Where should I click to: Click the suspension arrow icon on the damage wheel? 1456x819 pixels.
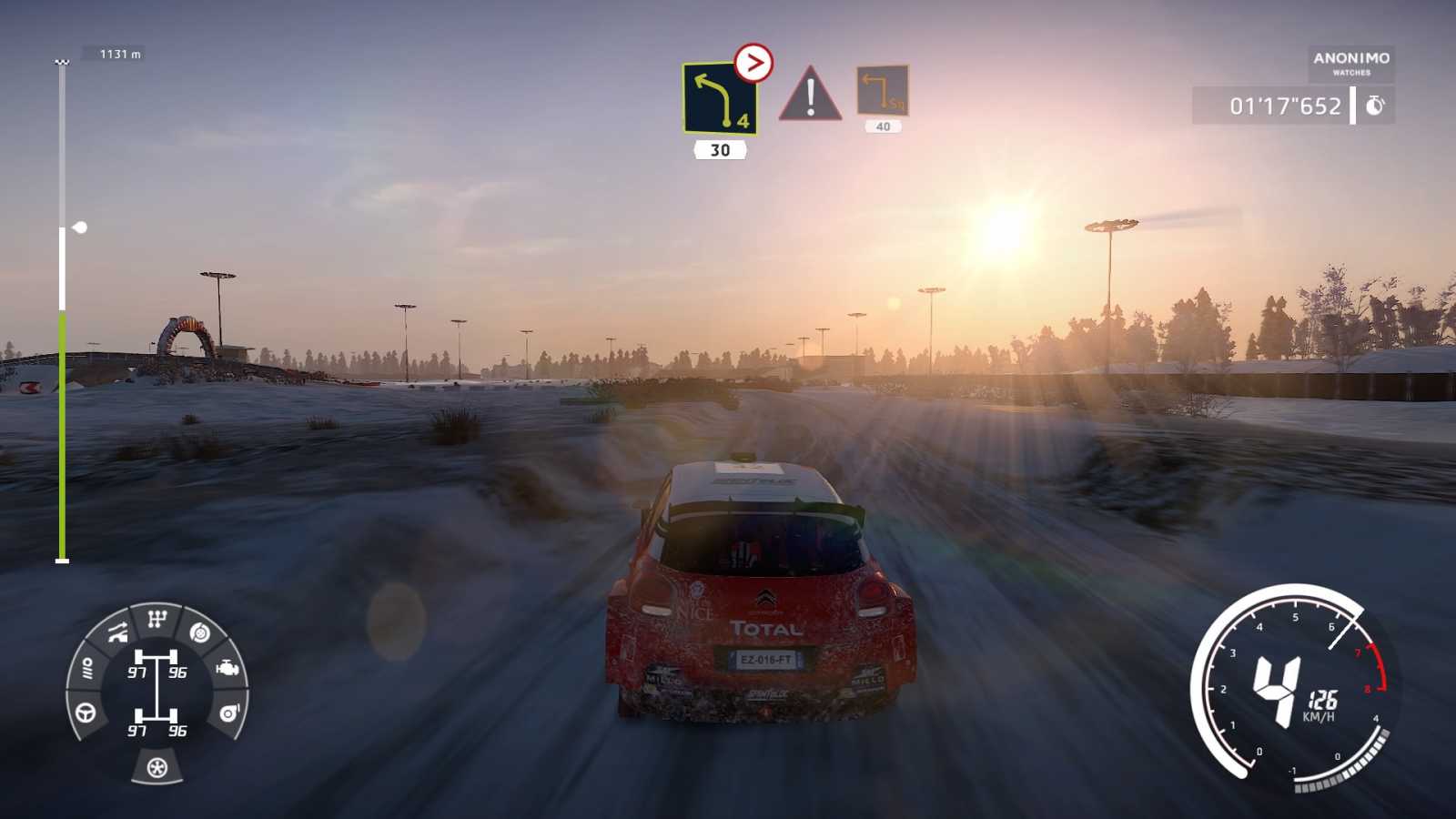tap(117, 632)
